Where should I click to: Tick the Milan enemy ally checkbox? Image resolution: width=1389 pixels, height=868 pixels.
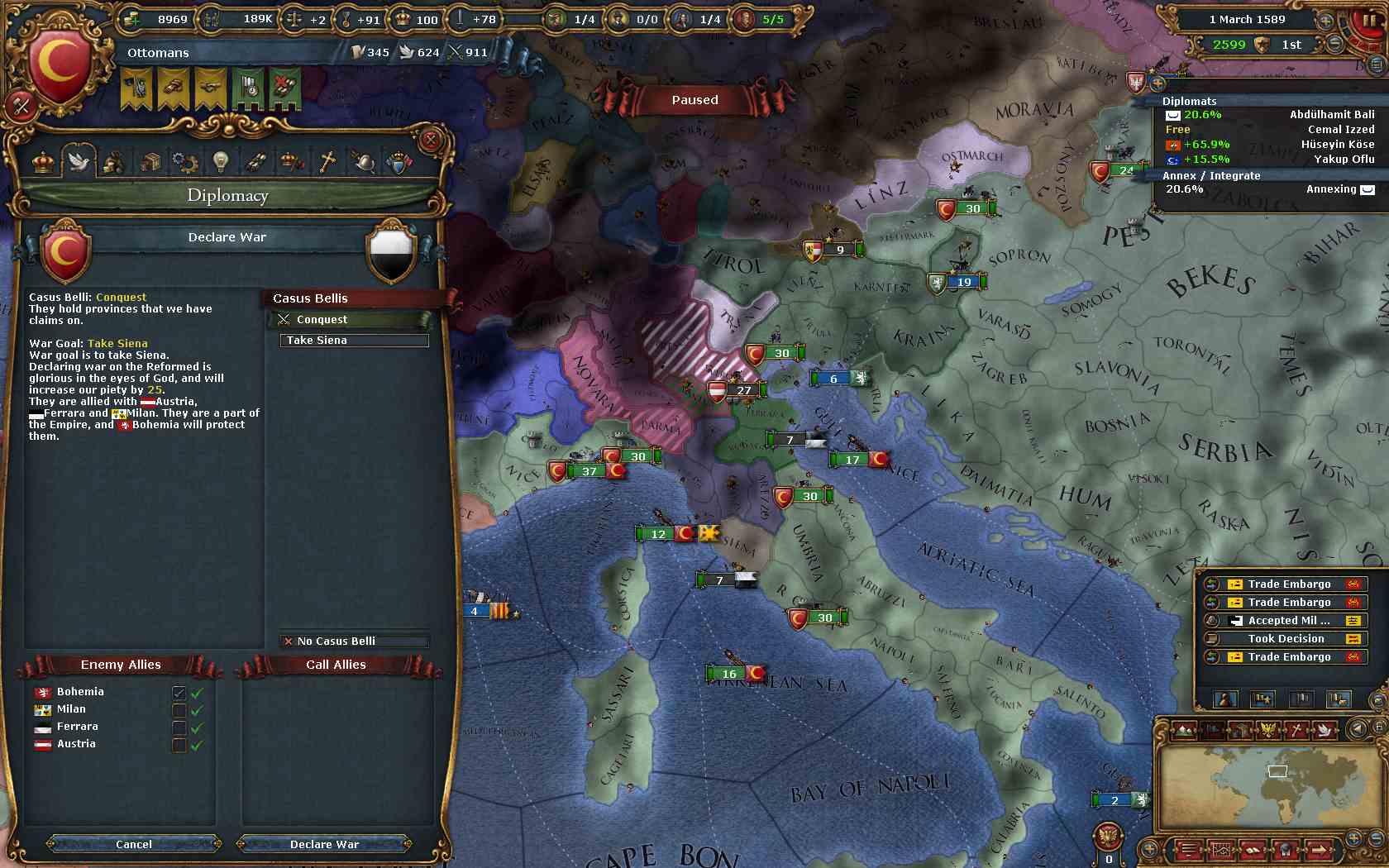179,710
